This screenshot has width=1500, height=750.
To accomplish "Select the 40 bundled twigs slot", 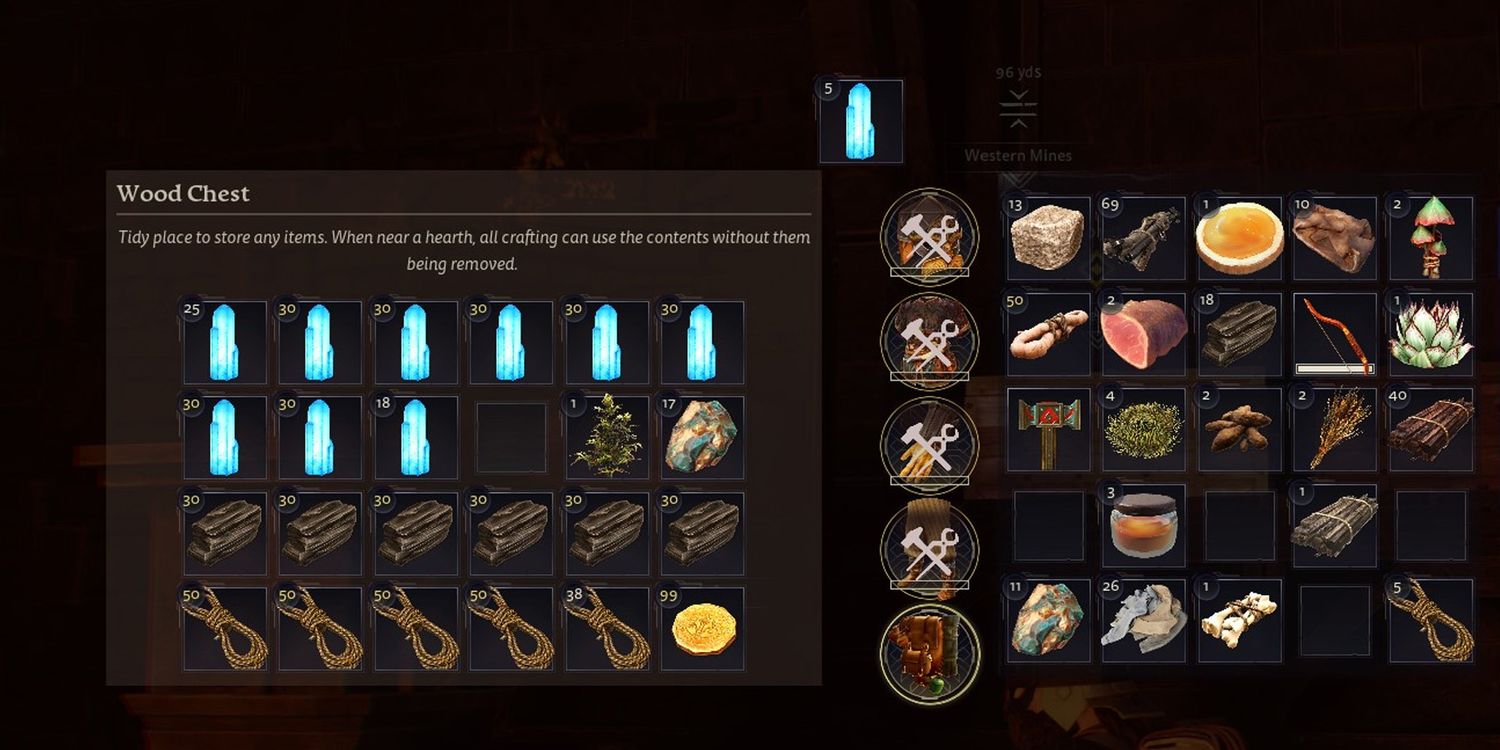I will (1430, 429).
